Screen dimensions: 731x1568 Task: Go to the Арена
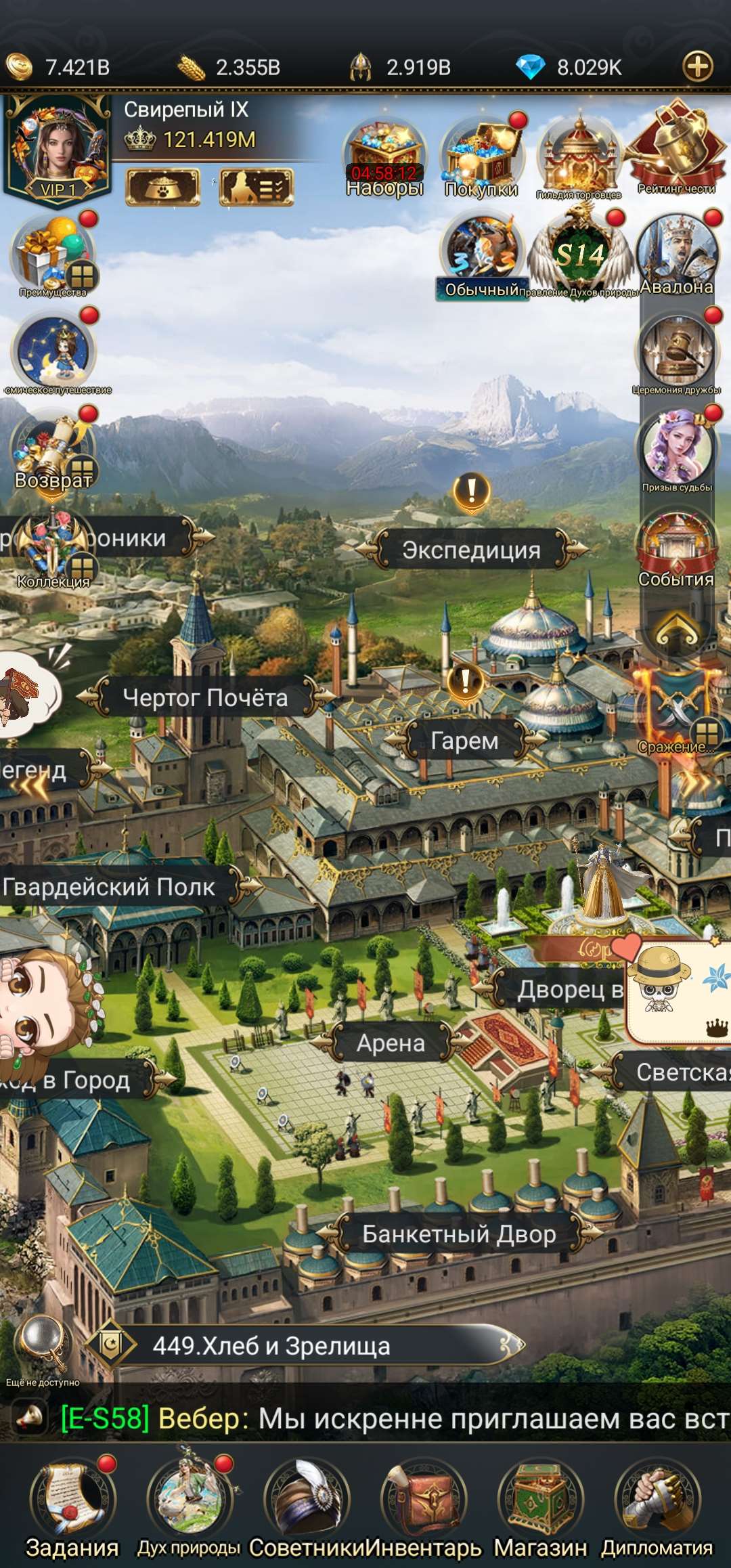coord(391,1043)
